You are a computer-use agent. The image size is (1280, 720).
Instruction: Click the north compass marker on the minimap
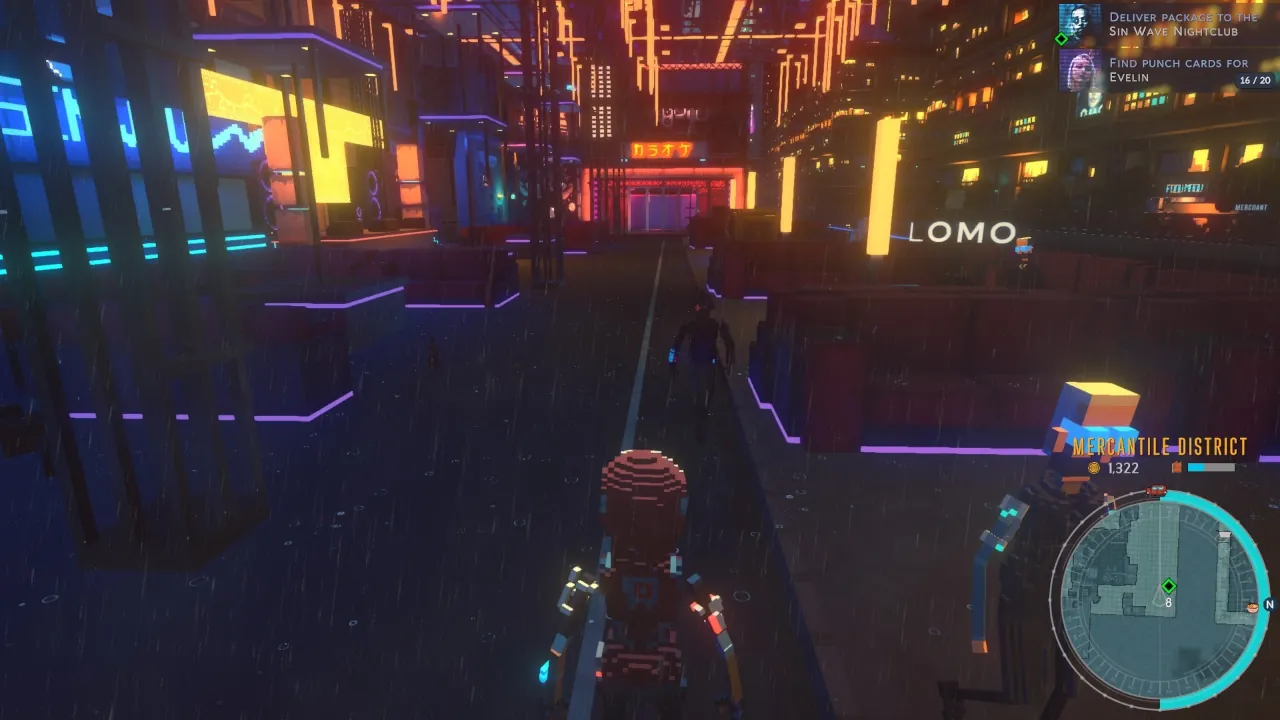[x=1269, y=604]
